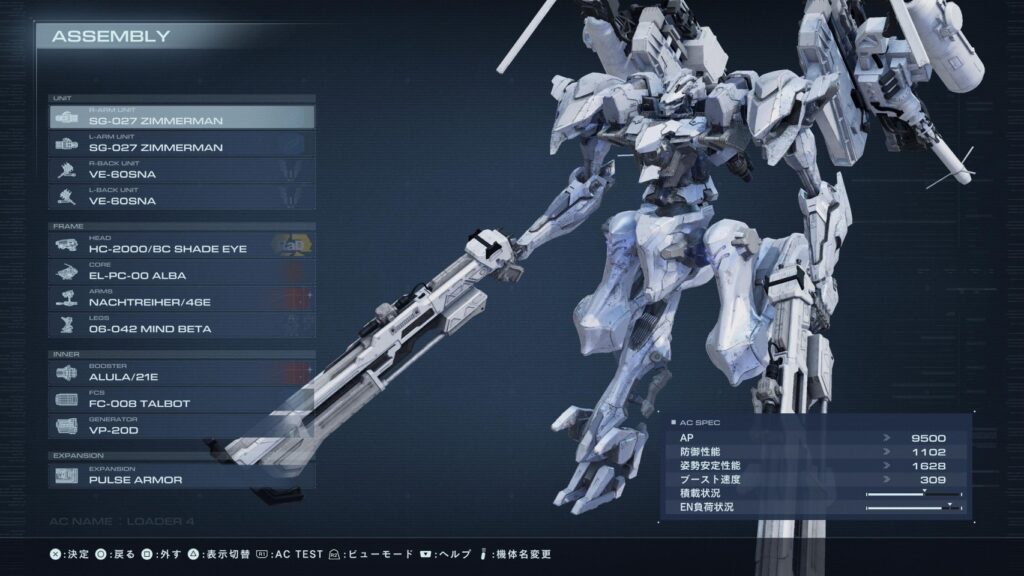This screenshot has height=576, width=1024.
Task: Select the BOOSTER Alula/21E entry
Action: (x=181, y=373)
